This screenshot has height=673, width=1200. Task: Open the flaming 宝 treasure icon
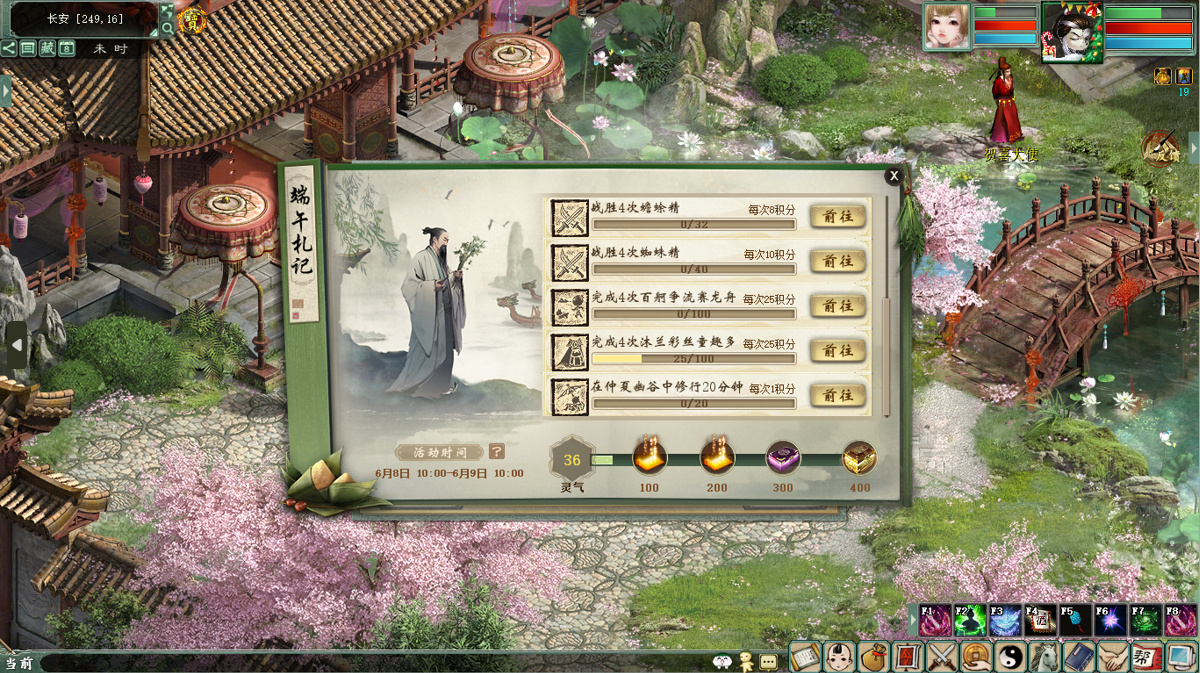pyautogui.click(x=191, y=19)
